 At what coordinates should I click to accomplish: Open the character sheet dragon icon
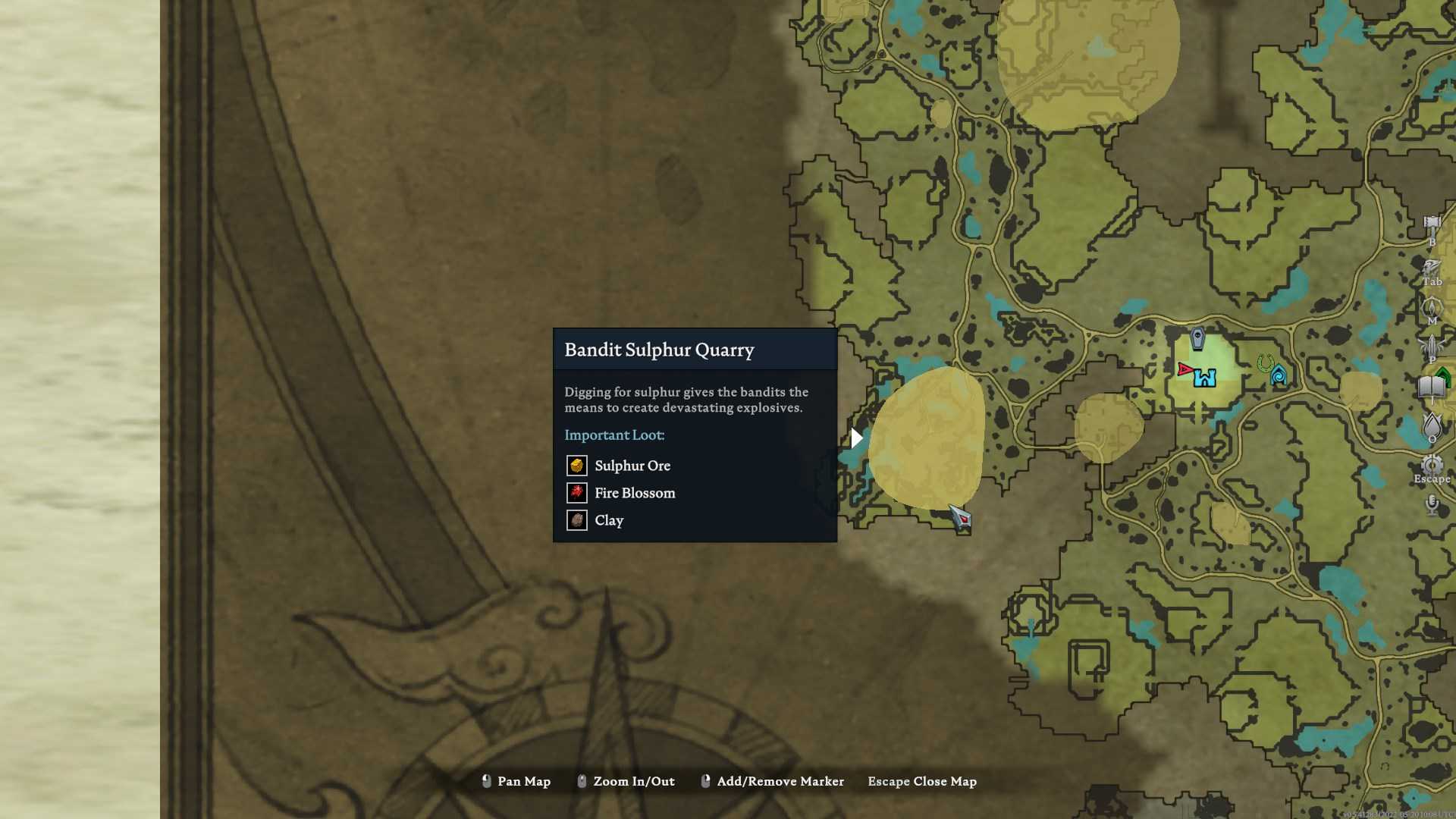point(1432,267)
